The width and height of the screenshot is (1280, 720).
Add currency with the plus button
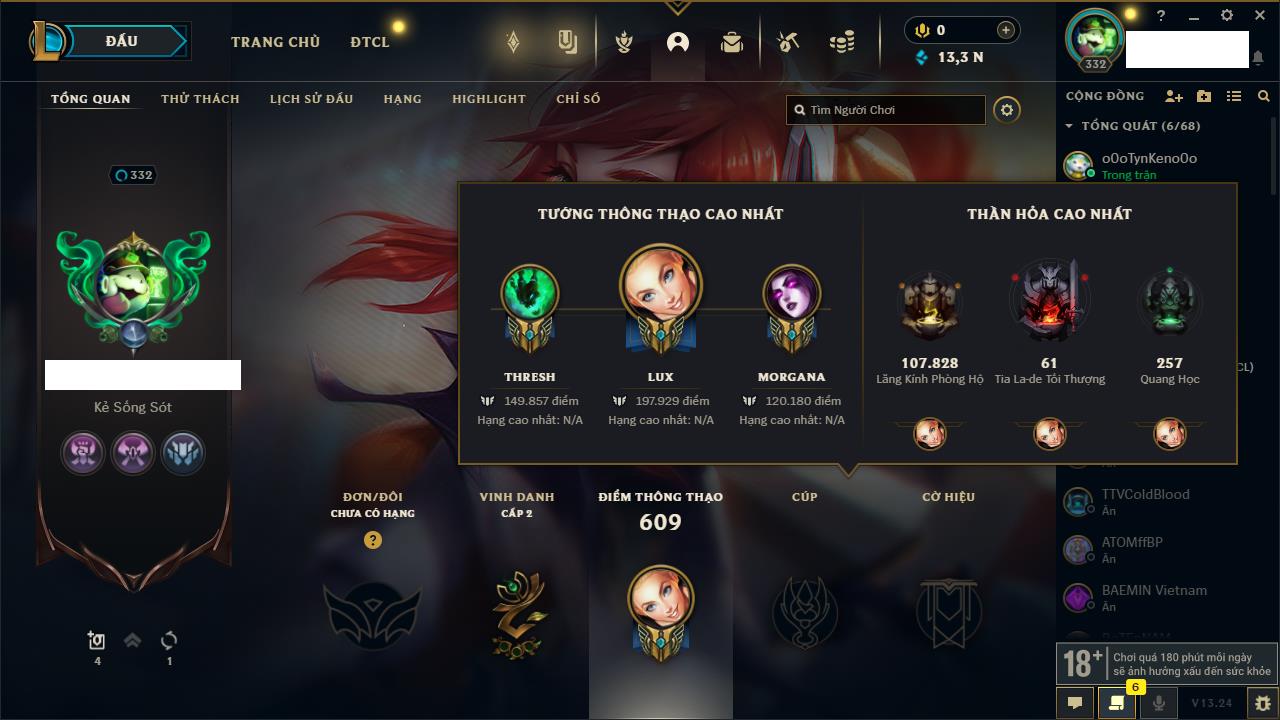(1005, 30)
